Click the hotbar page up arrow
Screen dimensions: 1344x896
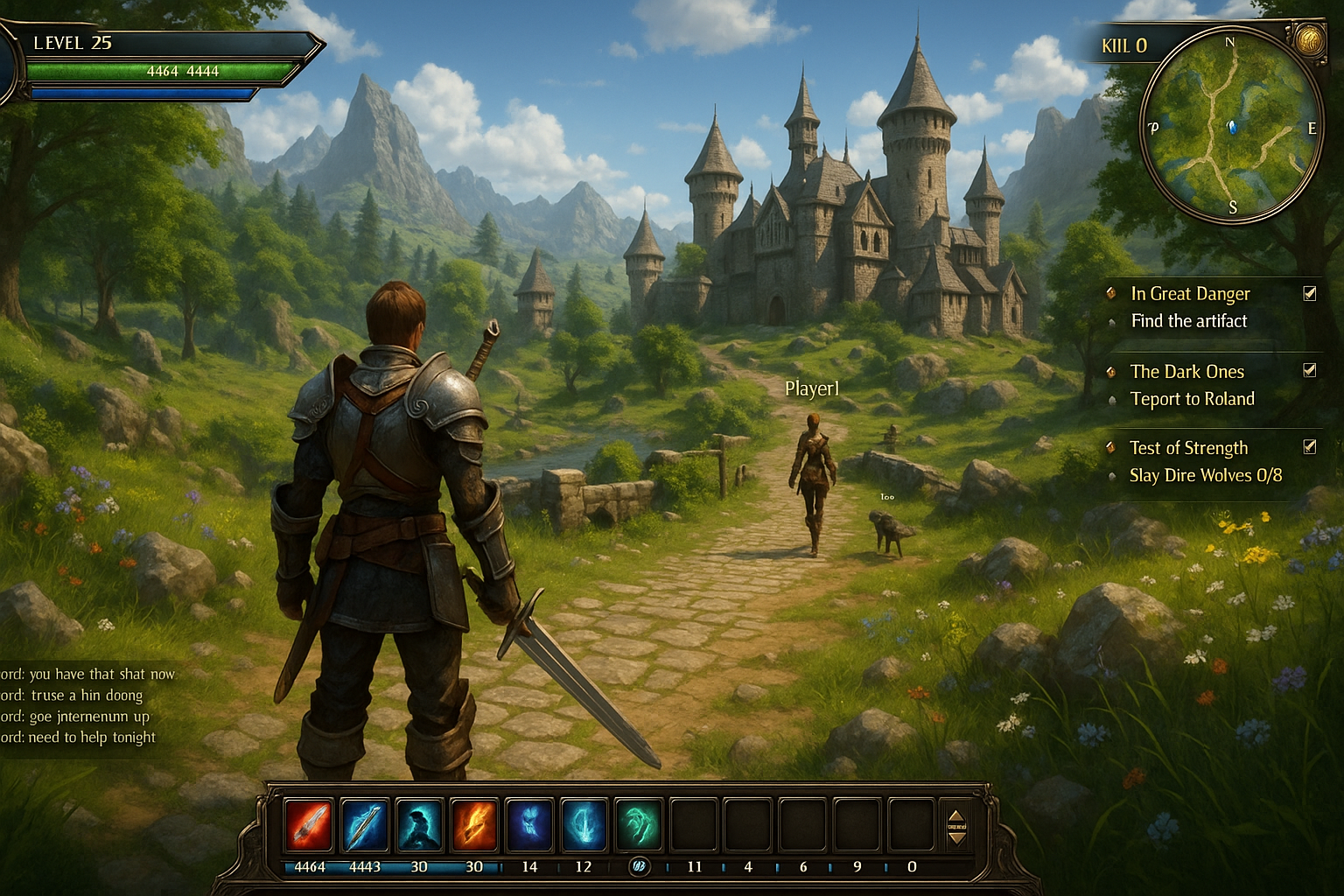957,815
